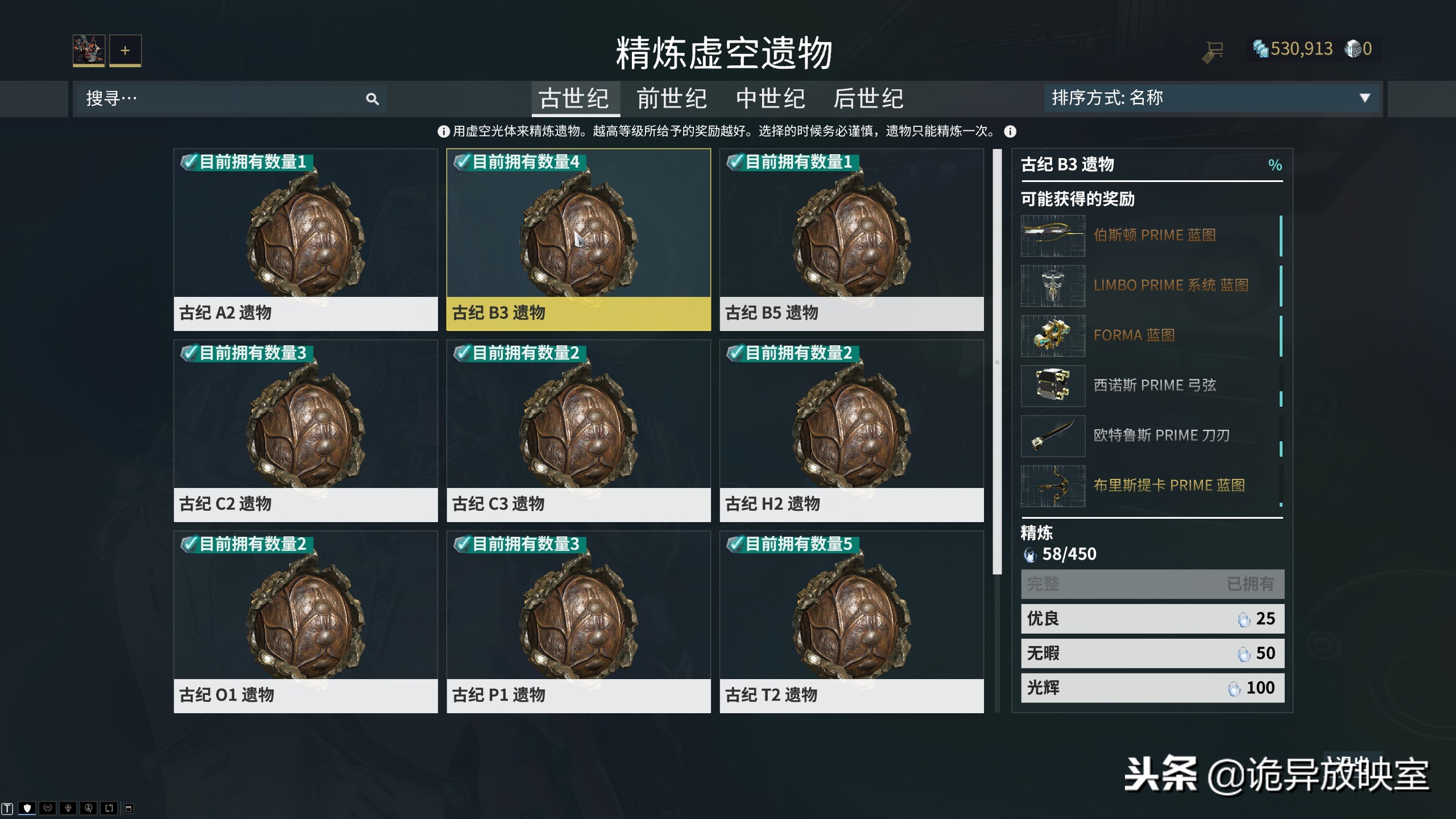
Task: Open the market via the shopping cart icon
Action: 1214,50
